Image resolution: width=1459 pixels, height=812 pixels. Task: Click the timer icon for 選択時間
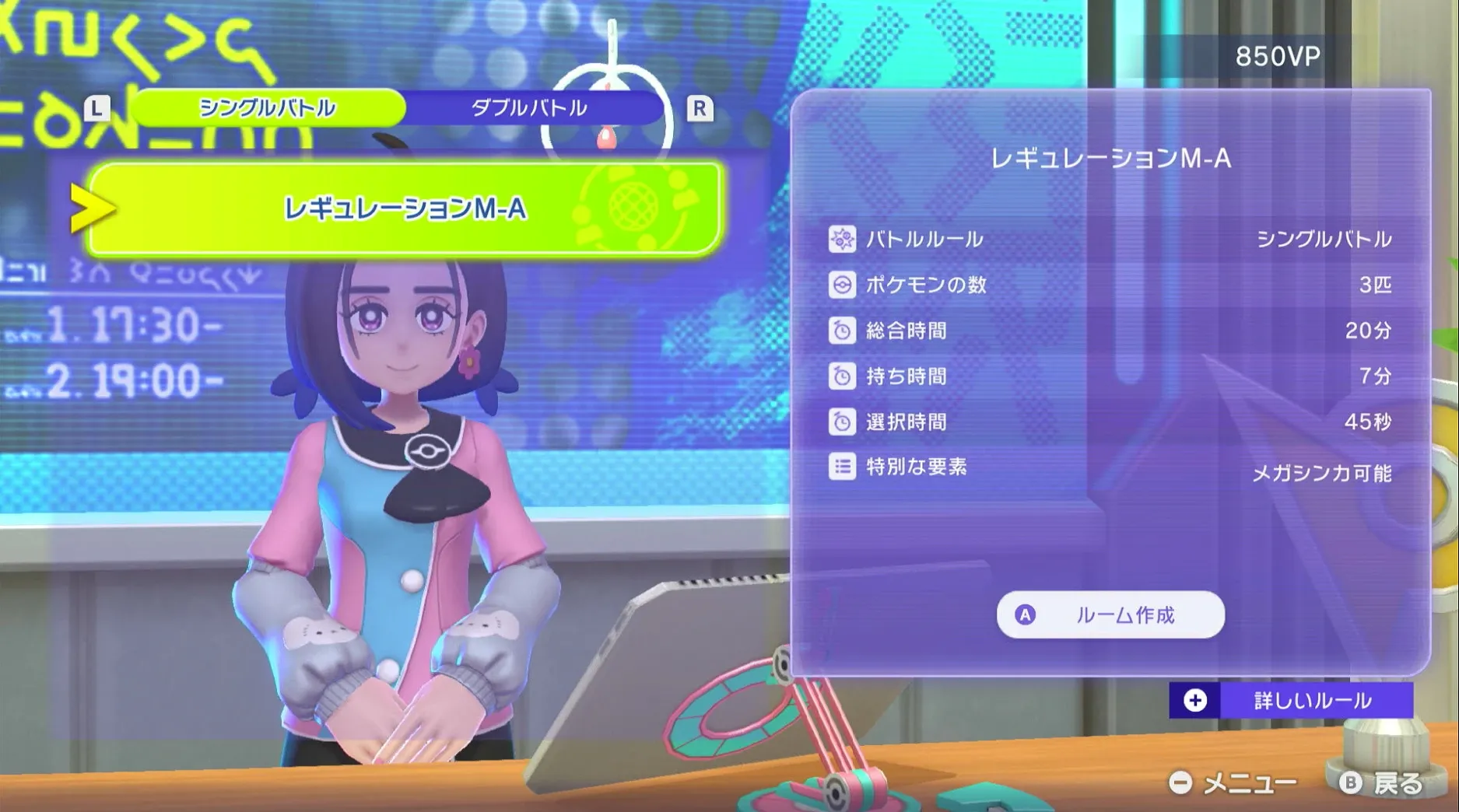point(843,422)
